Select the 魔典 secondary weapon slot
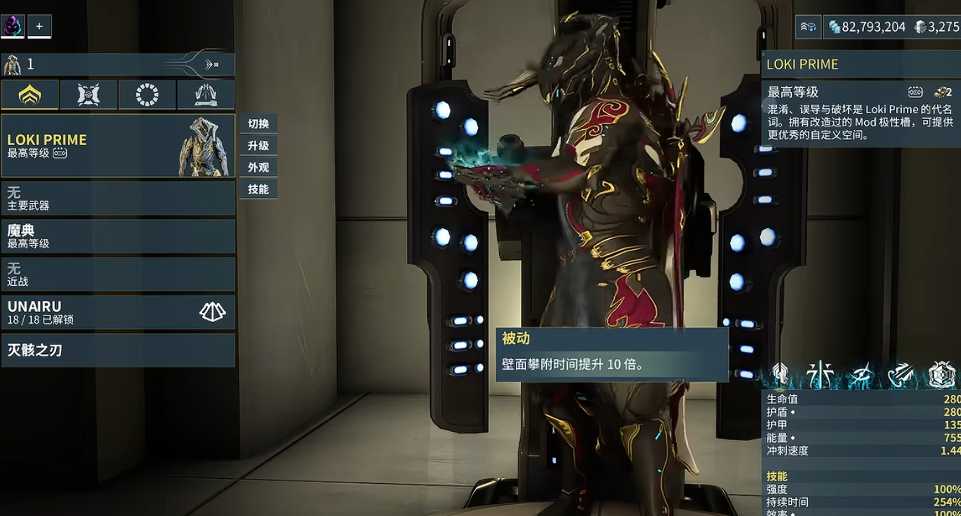Viewport: 961px width, 516px height. tap(118, 236)
